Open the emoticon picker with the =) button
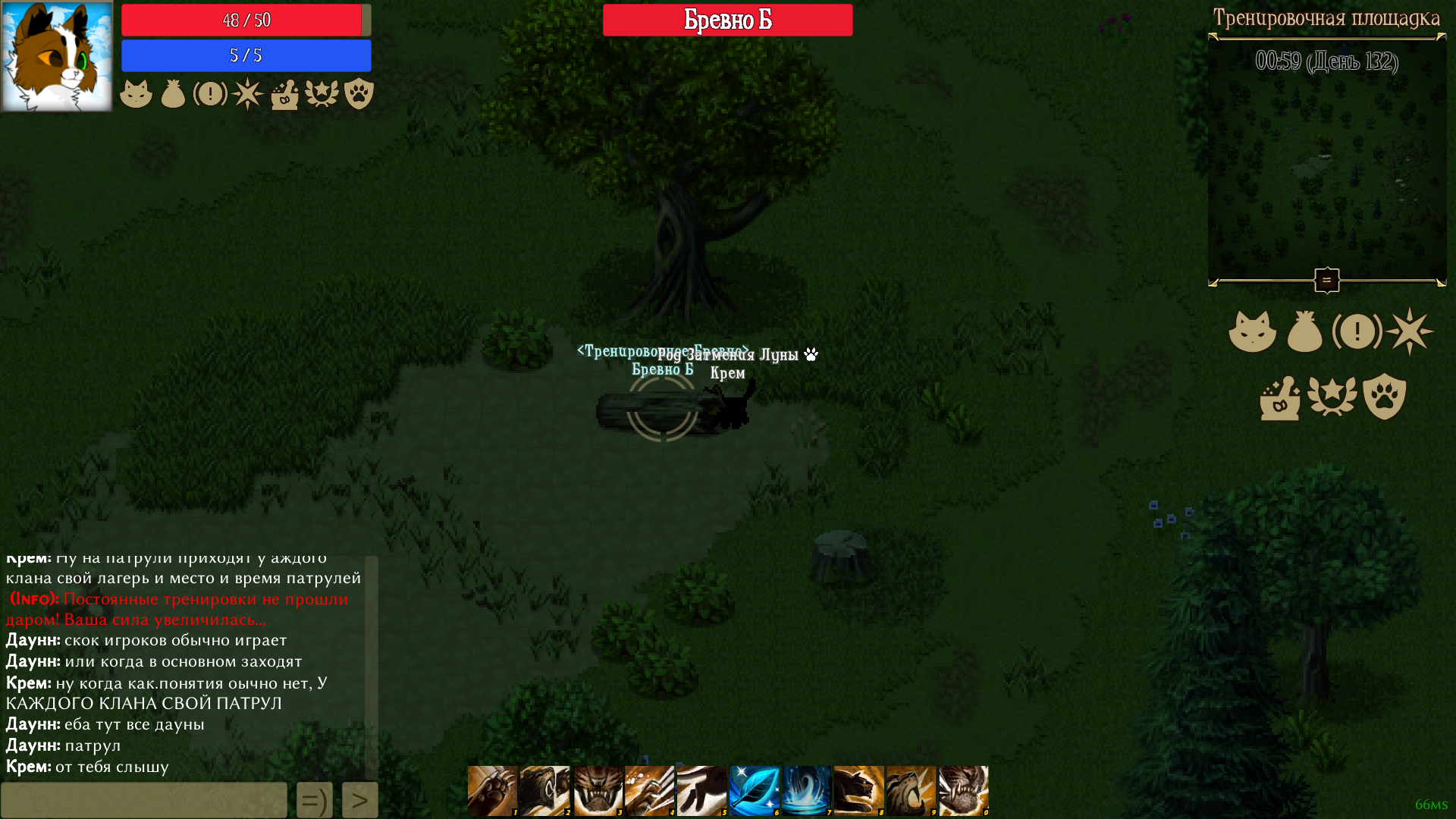 [315, 800]
